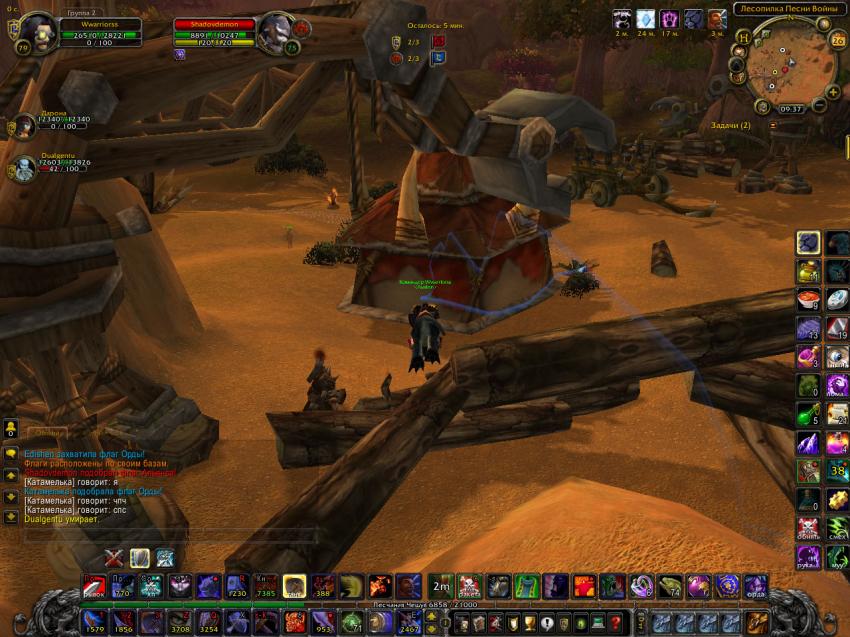
Task: Activate the crossed swords stance button
Action: tap(114, 558)
